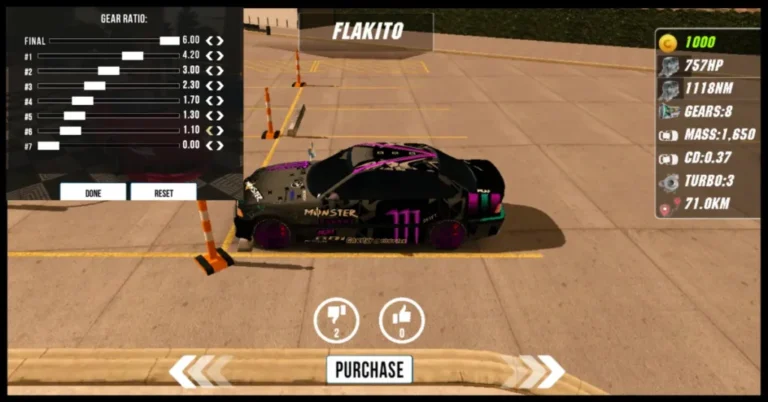Show the next car with right chevrons
This screenshot has width=768, height=402.
tap(536, 371)
